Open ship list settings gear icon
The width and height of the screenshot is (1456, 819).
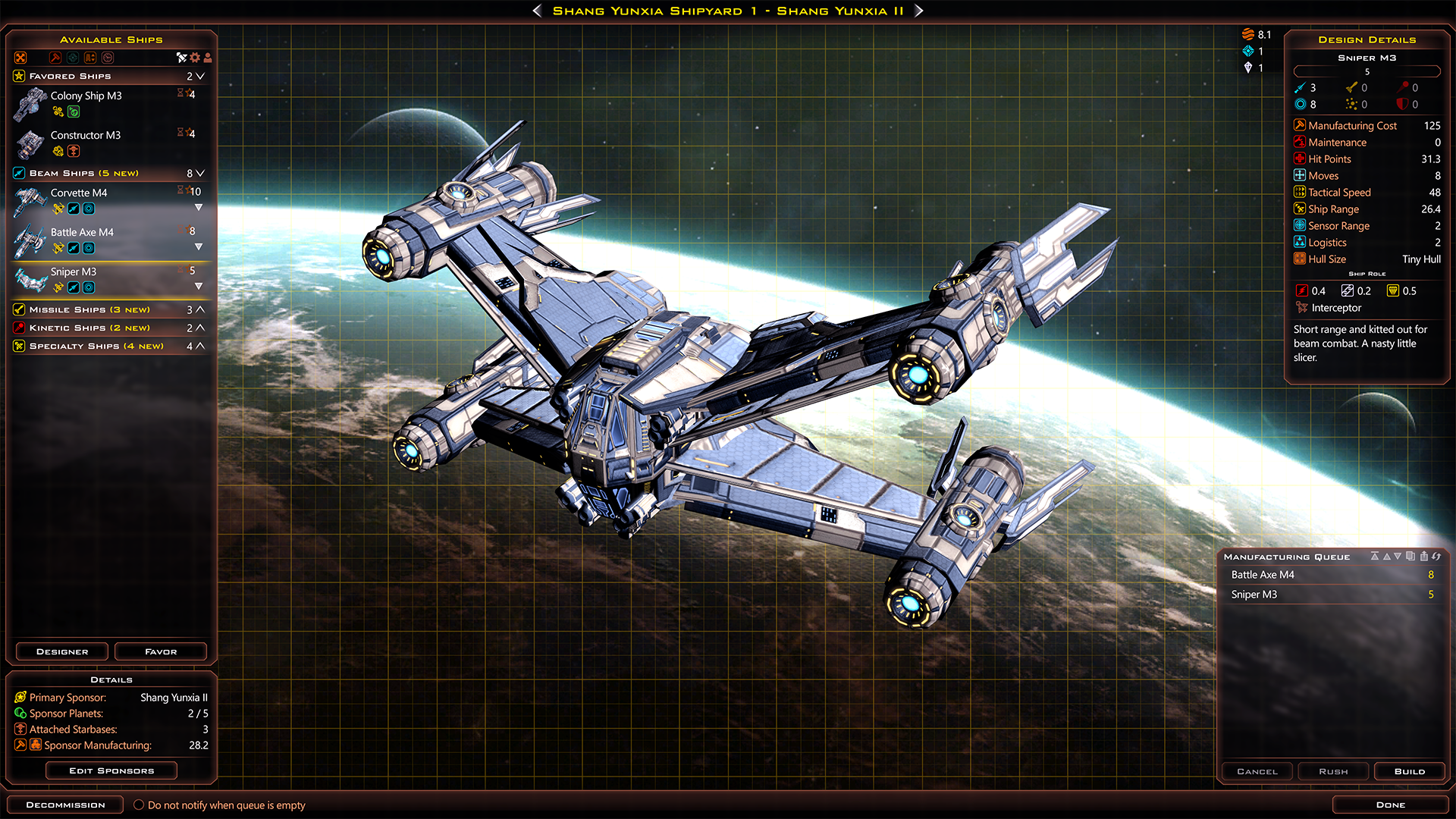pyautogui.click(x=195, y=58)
